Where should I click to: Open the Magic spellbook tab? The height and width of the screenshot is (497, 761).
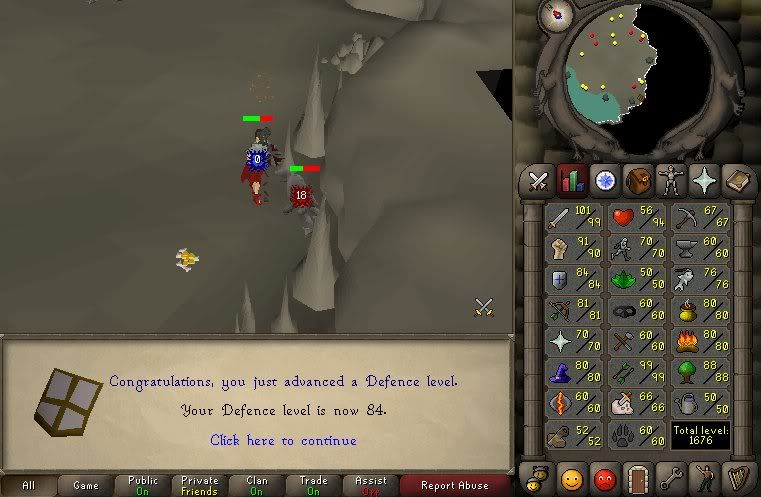[x=738, y=181]
